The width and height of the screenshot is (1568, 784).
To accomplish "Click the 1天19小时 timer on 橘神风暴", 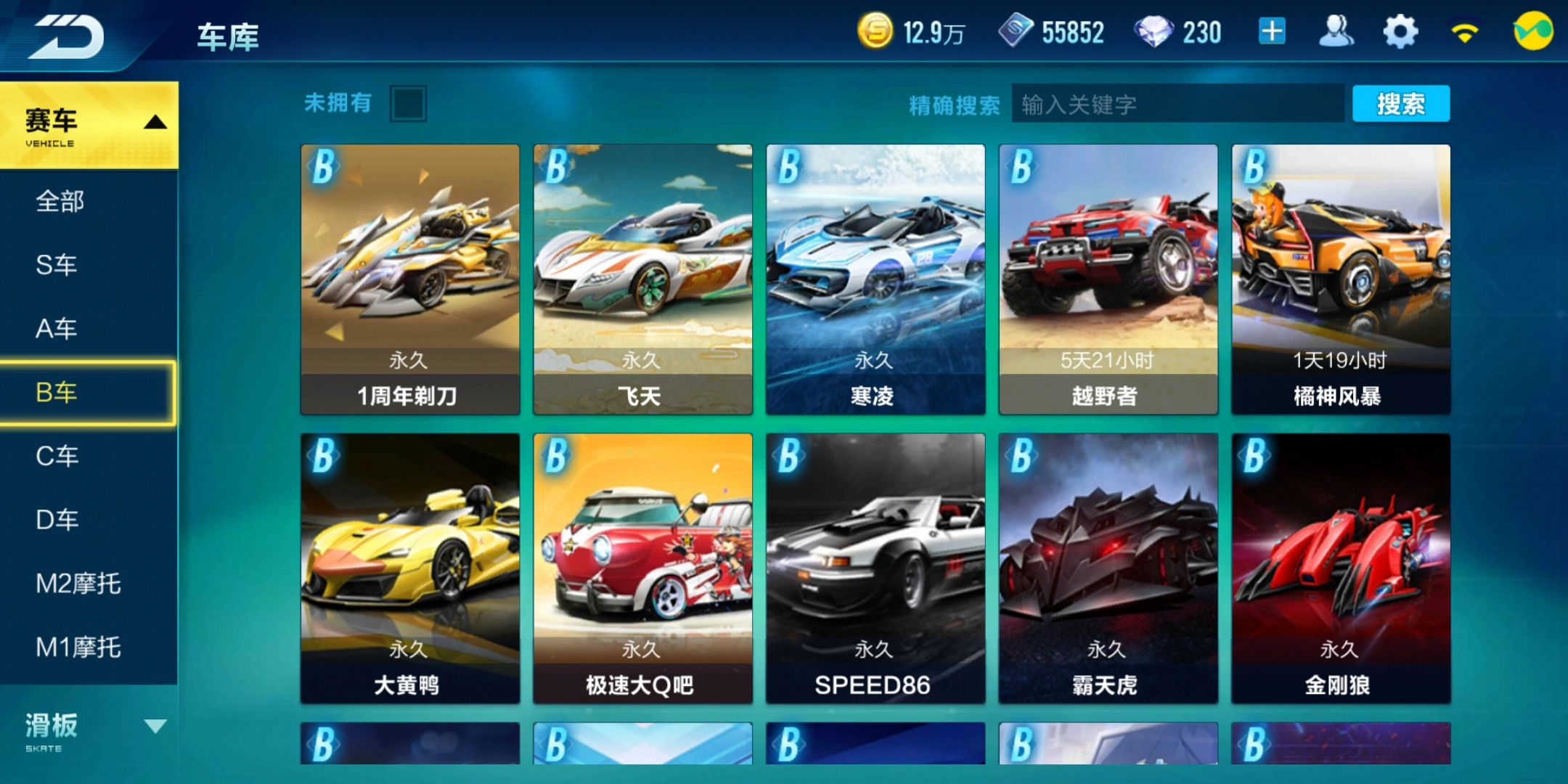I will click(1339, 359).
